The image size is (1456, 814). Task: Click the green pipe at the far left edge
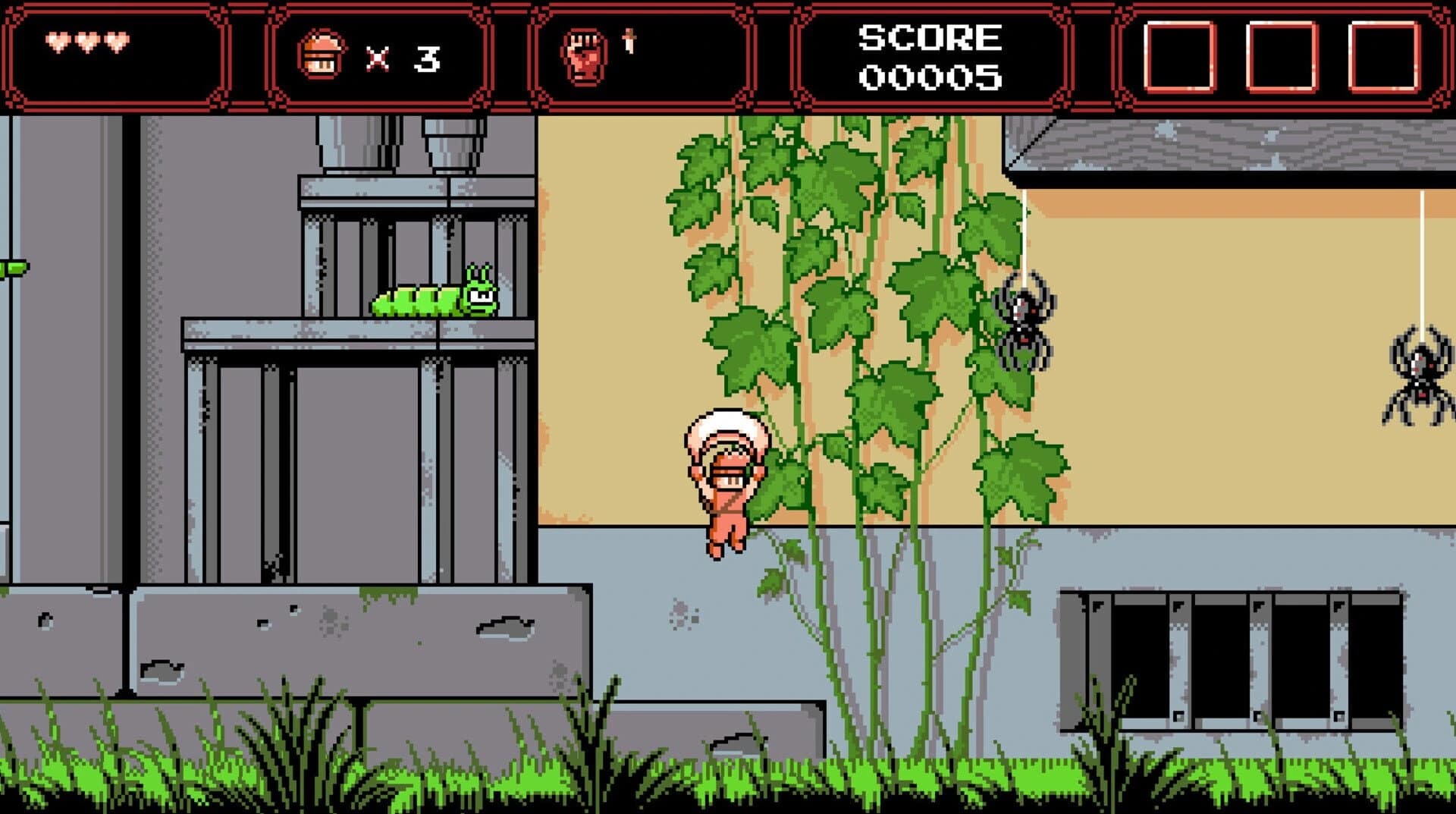click(x=11, y=269)
